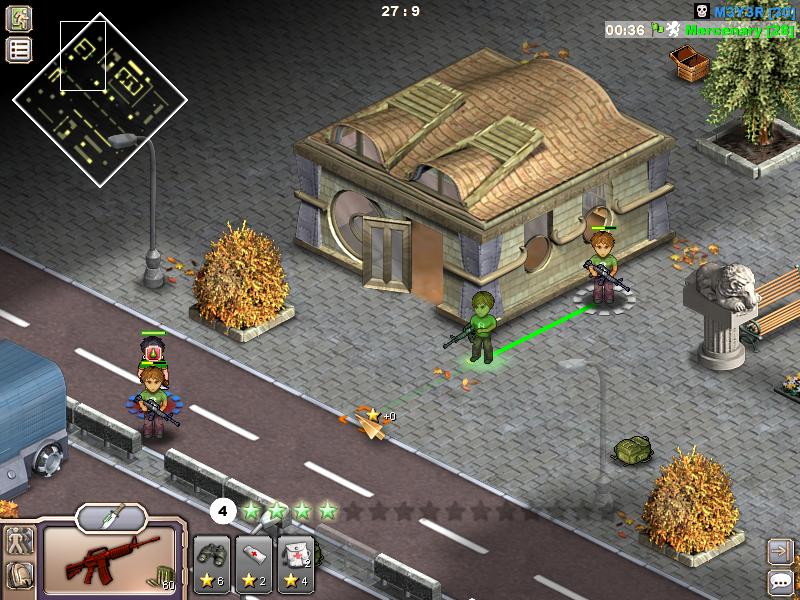
Task: Use the bandage item
Action: [254, 564]
